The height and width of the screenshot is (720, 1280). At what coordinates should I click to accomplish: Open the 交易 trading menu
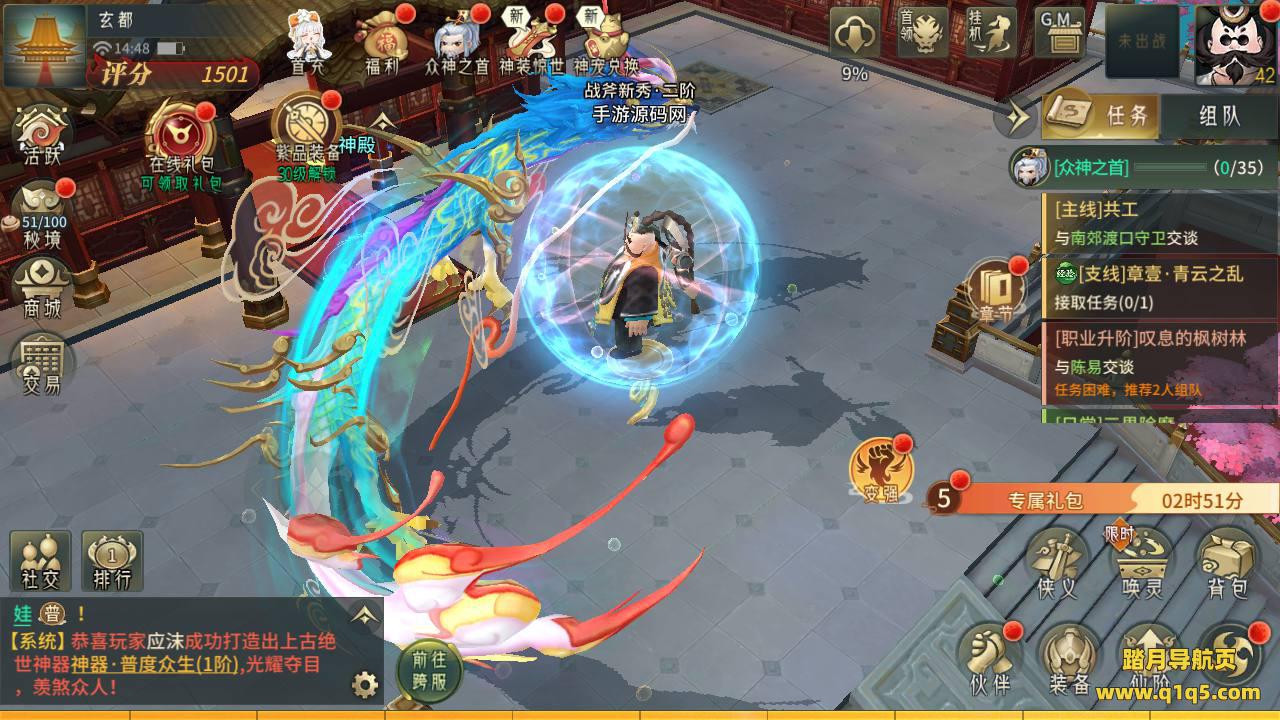(42, 362)
